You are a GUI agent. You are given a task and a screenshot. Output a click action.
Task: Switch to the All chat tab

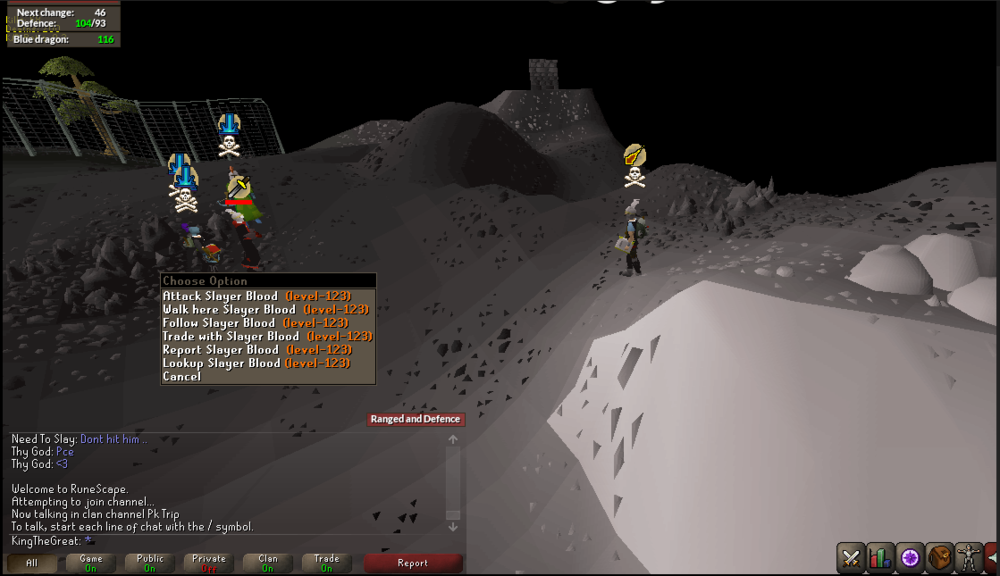pos(32,563)
